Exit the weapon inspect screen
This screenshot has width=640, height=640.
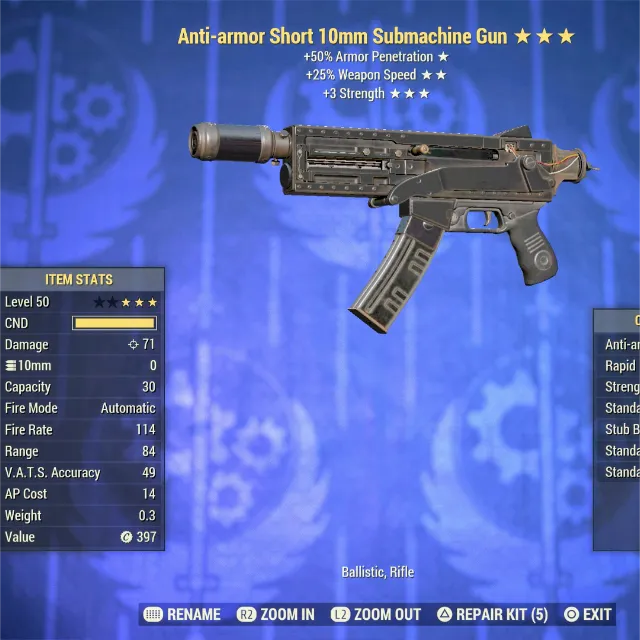588,614
